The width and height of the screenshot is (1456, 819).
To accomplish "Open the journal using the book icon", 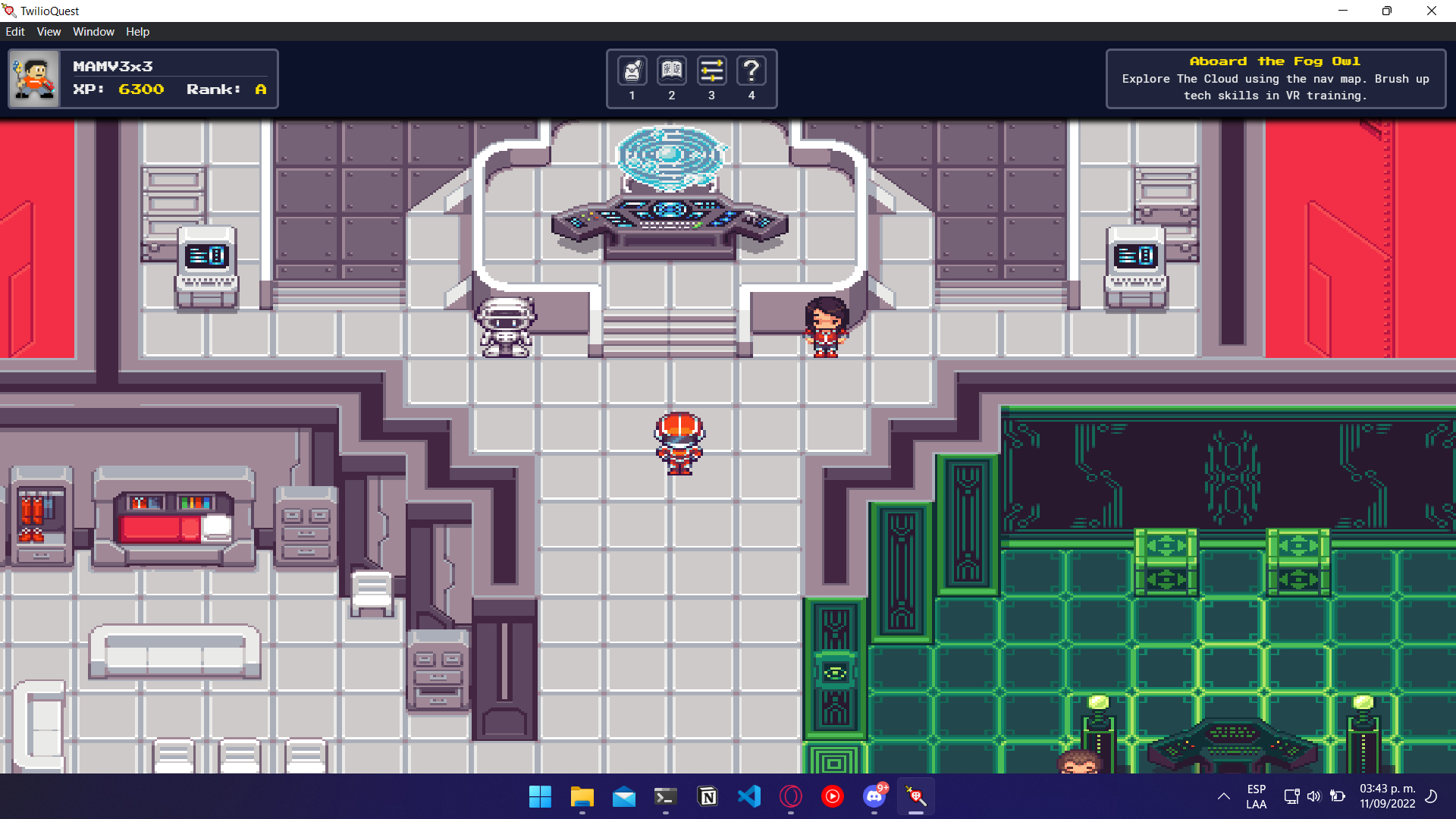I will click(671, 70).
